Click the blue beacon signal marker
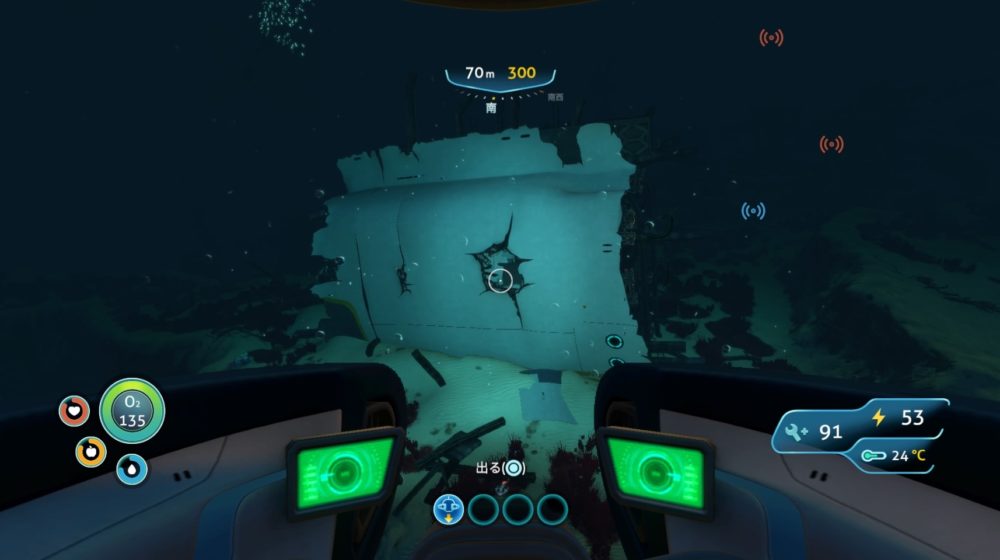The image size is (1000, 560). pos(753,211)
